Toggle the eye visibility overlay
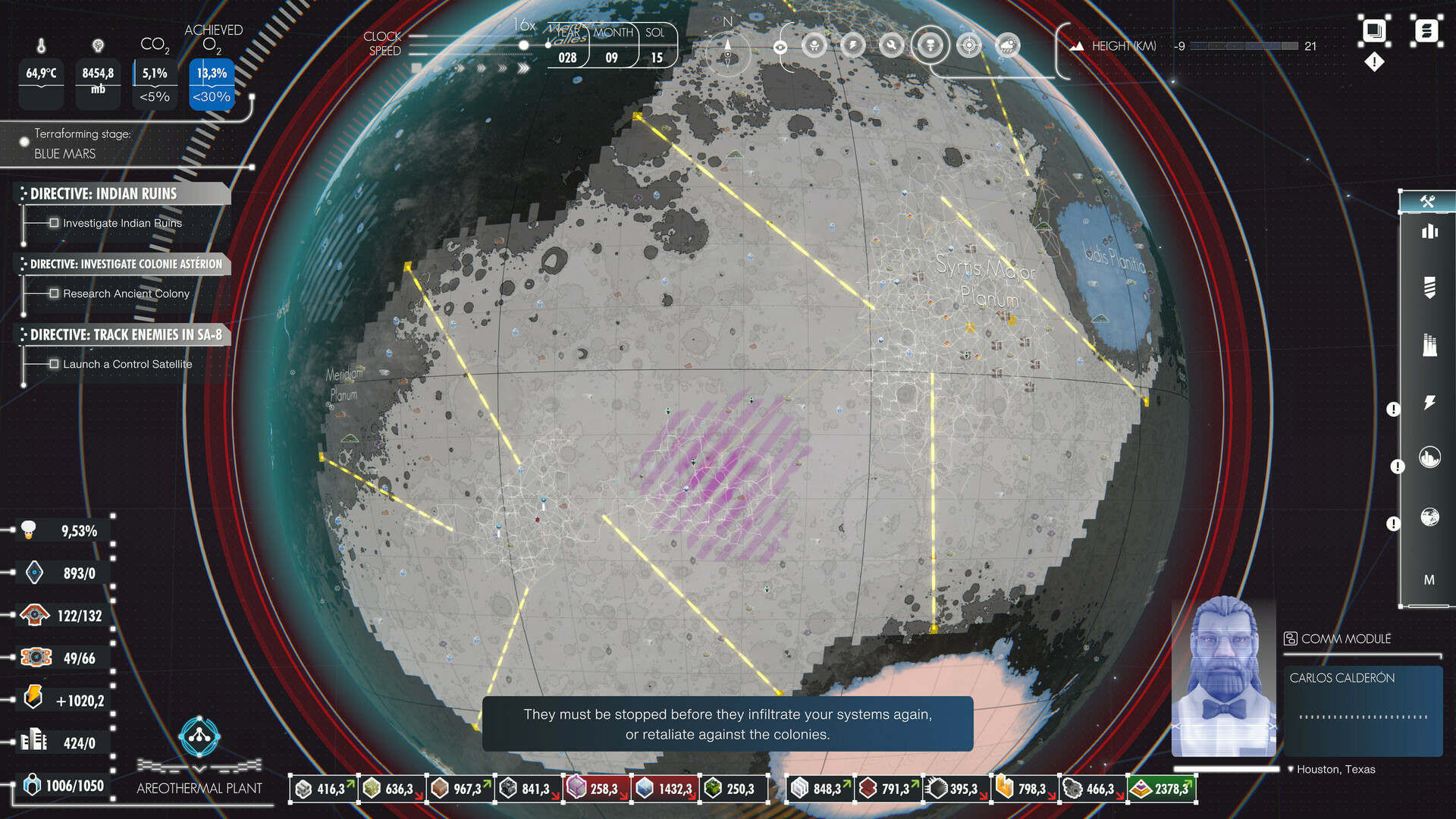Image resolution: width=1456 pixels, height=819 pixels. [781, 45]
